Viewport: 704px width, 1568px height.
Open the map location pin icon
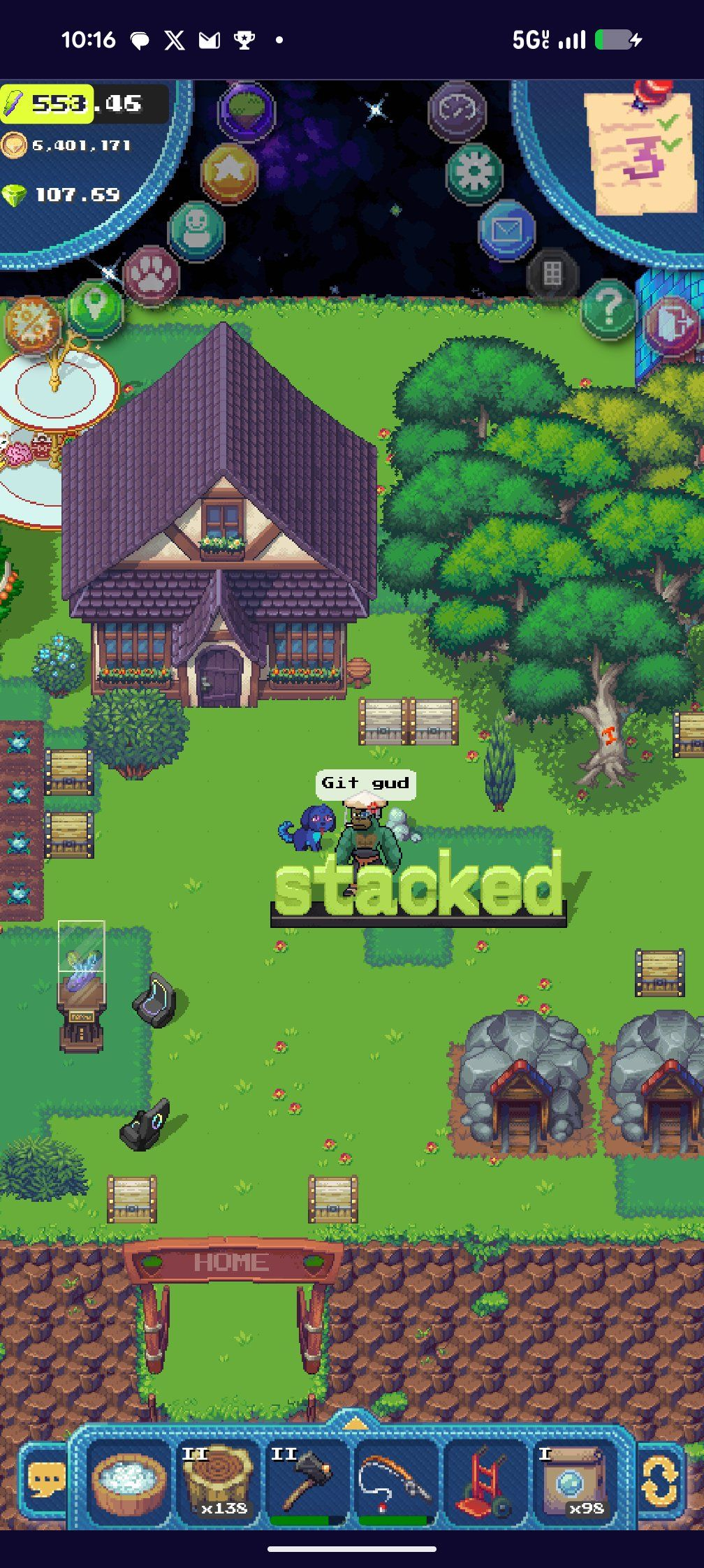95,307
